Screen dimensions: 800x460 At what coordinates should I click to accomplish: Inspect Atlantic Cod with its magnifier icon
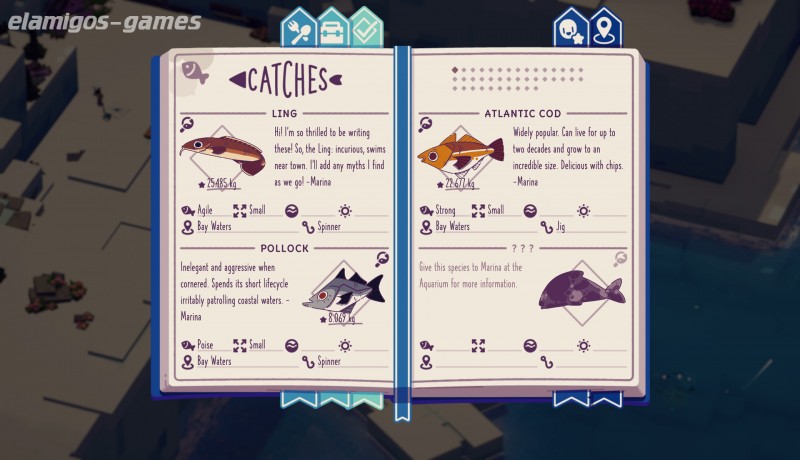(x=426, y=125)
